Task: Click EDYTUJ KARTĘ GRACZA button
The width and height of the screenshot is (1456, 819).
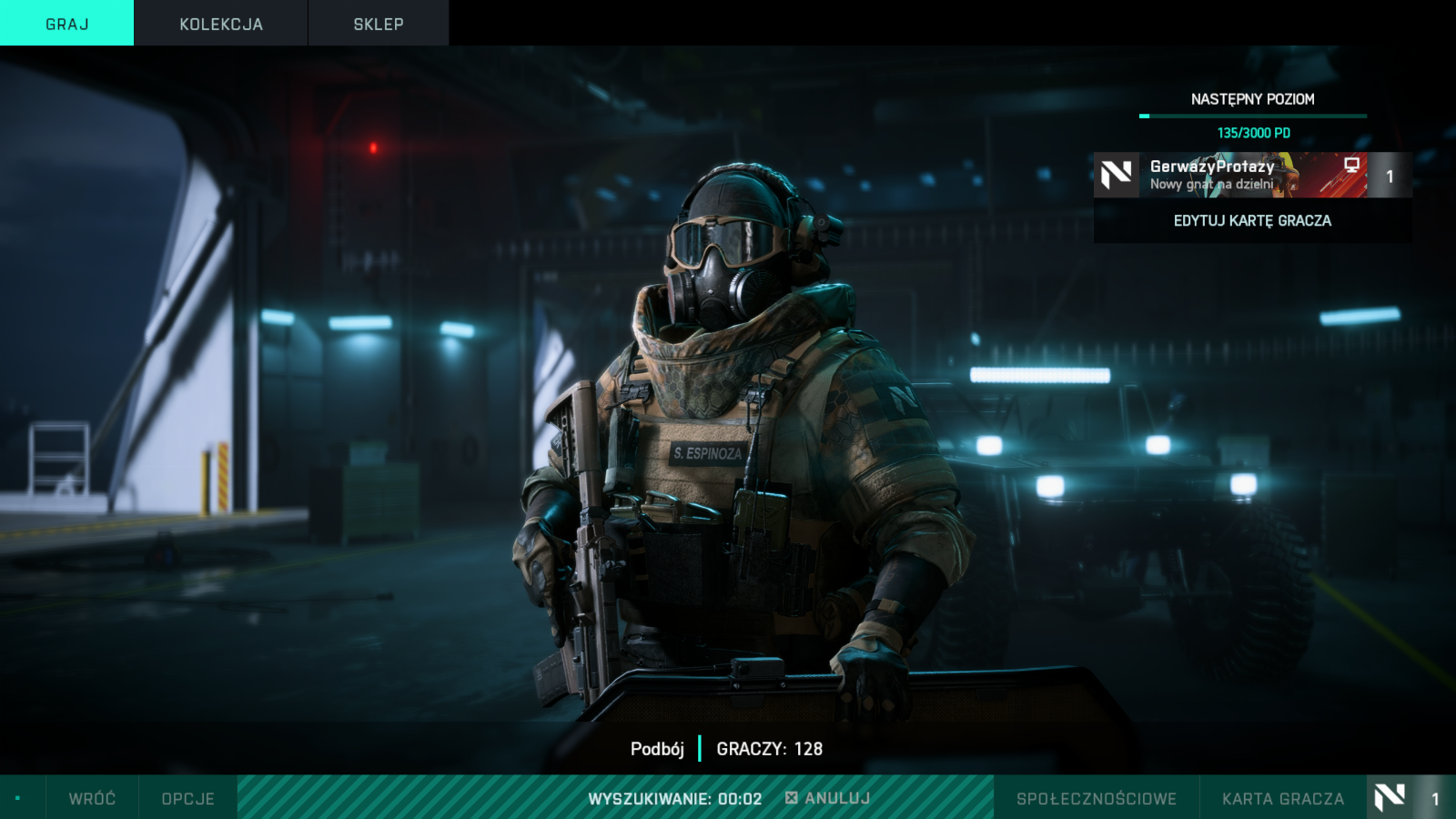Action: click(x=1252, y=221)
